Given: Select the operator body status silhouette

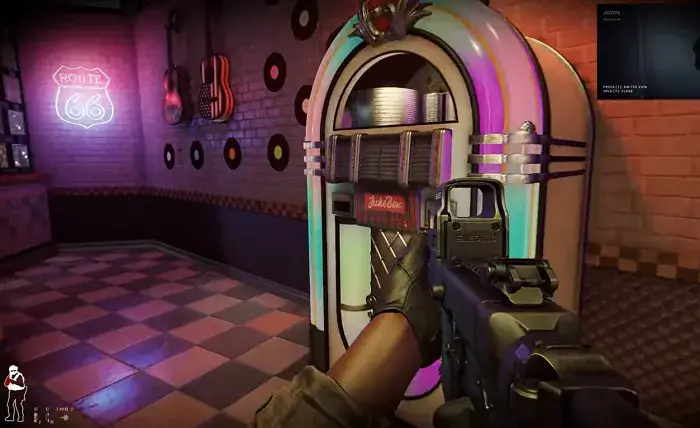Looking at the screenshot, I should click(14, 390).
